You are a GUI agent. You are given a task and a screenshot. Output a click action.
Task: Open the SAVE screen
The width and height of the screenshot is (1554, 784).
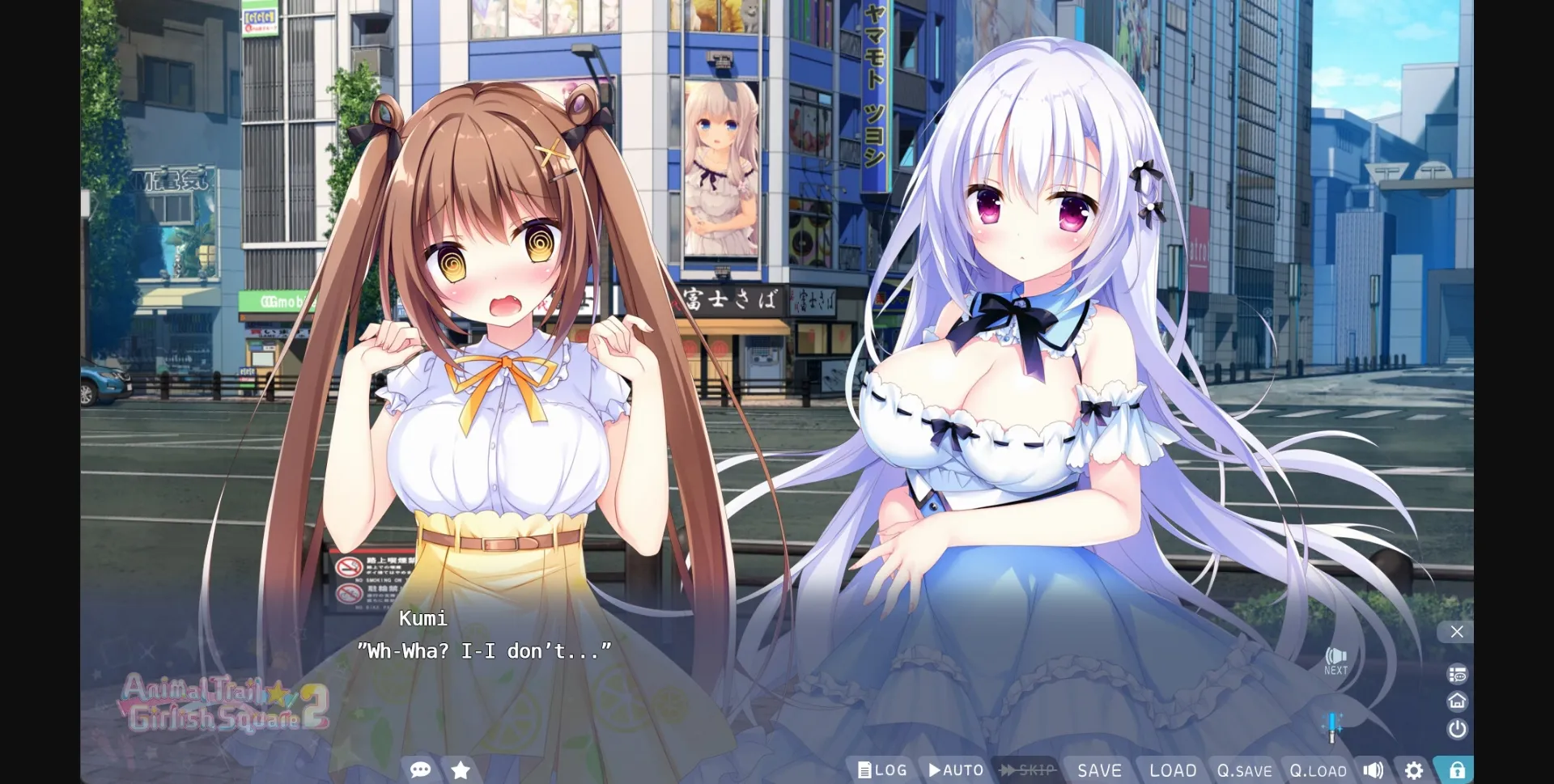[x=1101, y=770]
